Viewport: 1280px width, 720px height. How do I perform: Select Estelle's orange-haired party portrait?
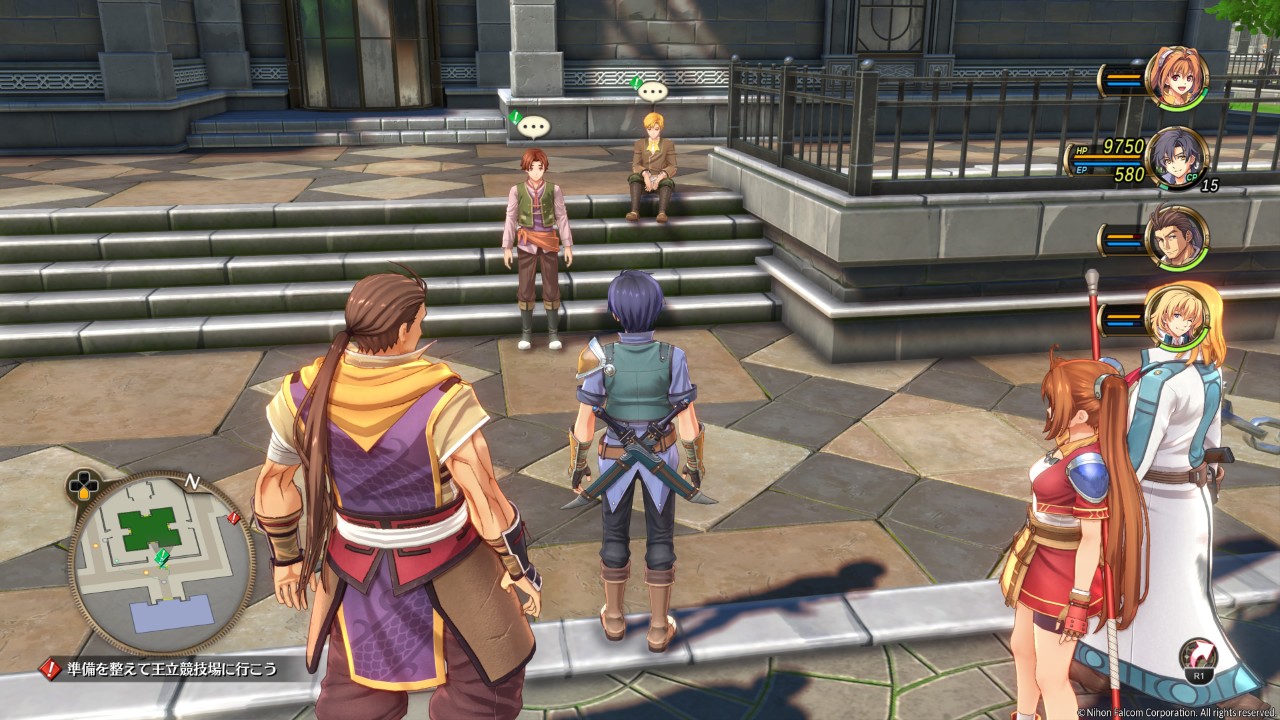(x=1176, y=77)
